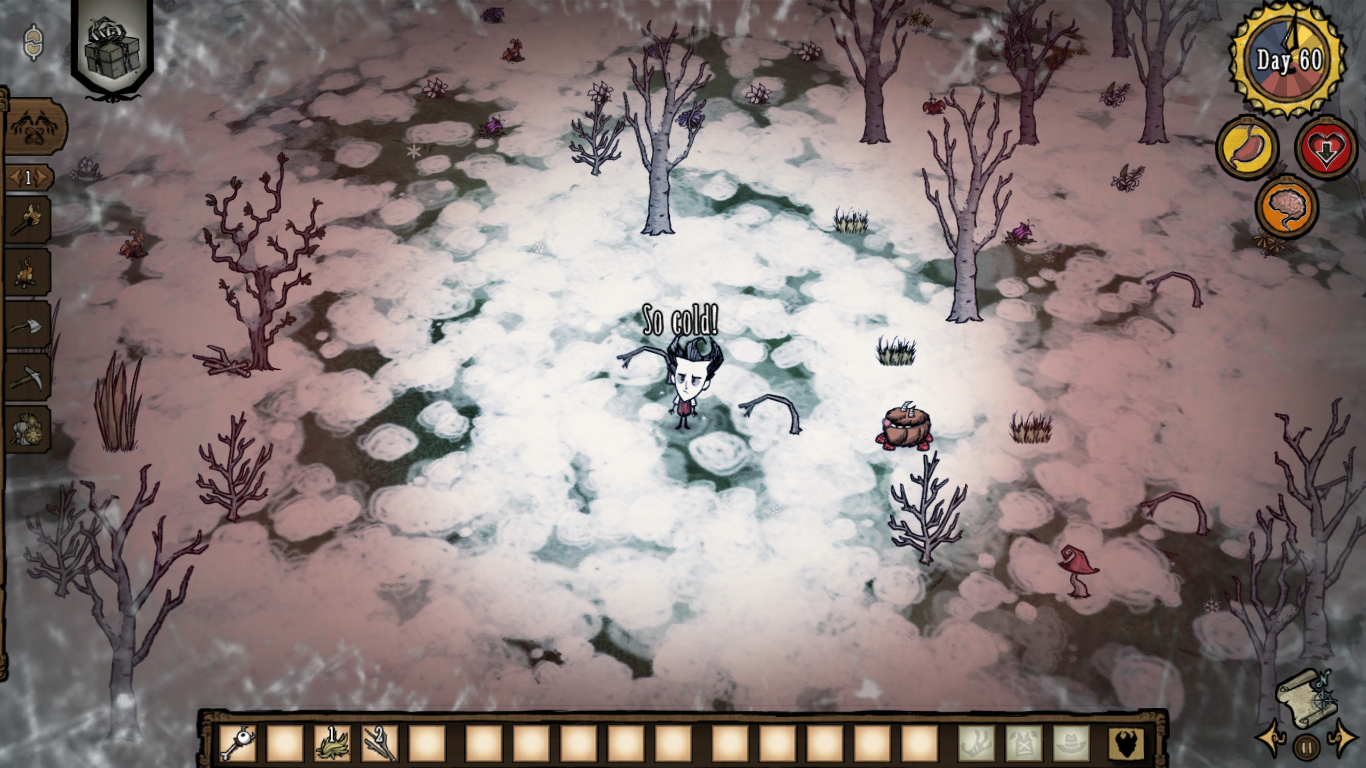Click the empty hat equipment slot
The image size is (1366, 768).
[x=1070, y=743]
